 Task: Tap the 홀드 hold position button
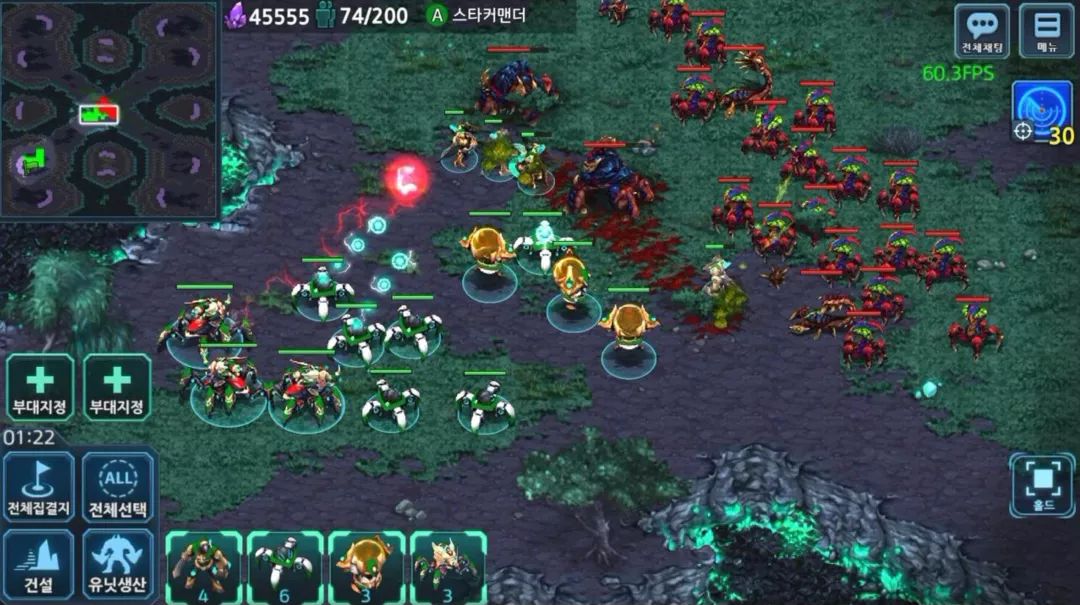click(x=1041, y=486)
